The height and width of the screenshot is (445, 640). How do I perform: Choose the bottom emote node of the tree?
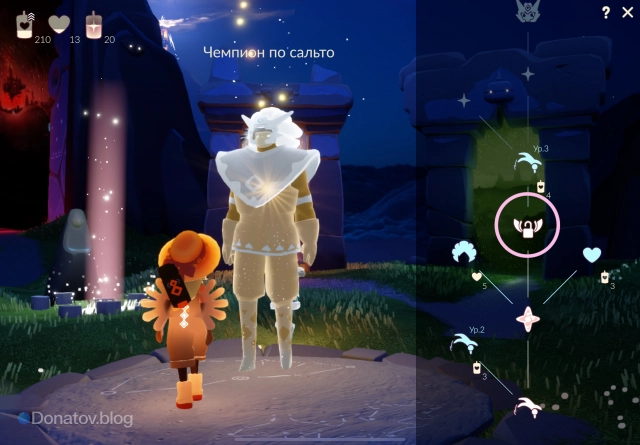click(526, 405)
